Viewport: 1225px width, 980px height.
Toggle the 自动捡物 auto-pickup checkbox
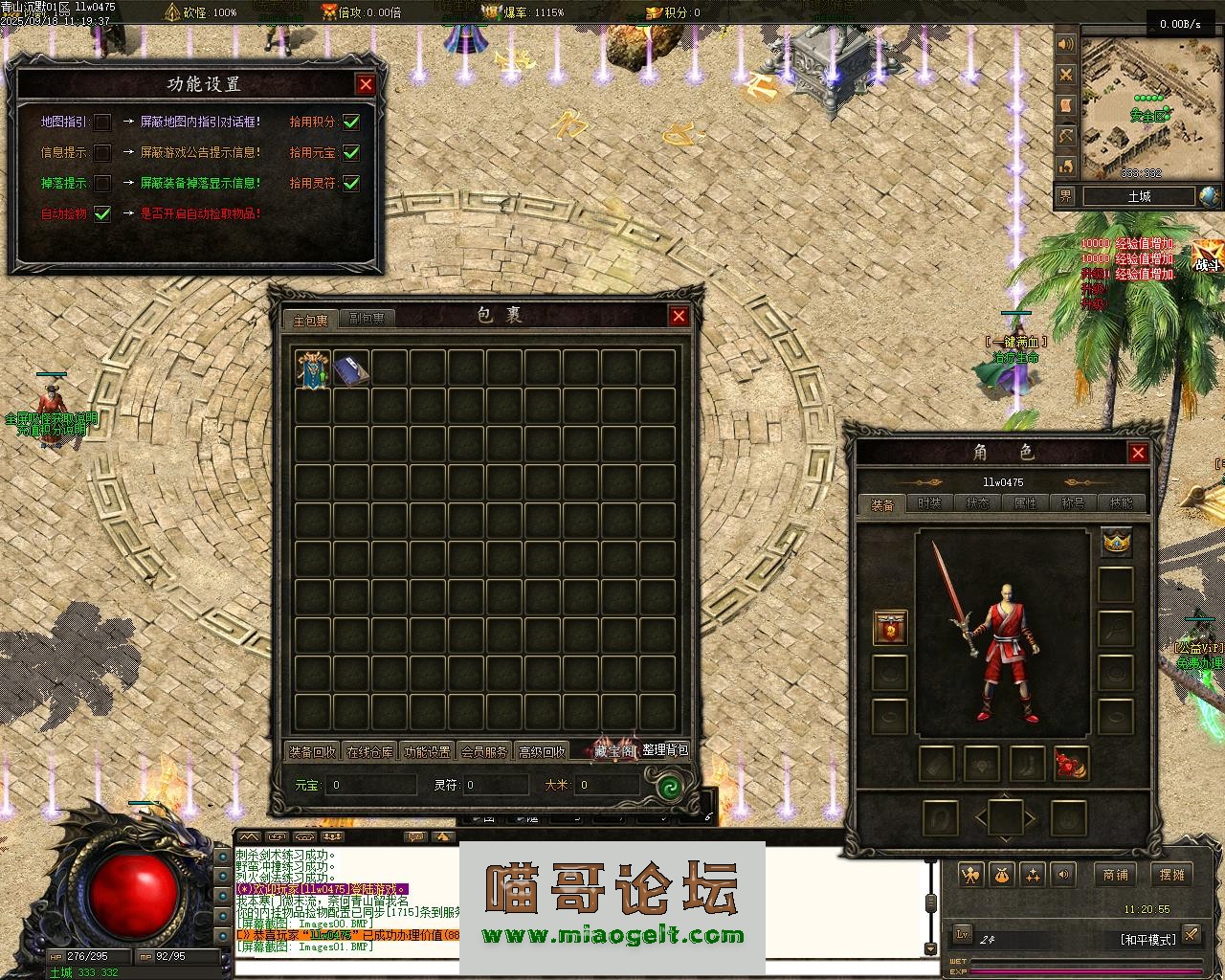pyautogui.click(x=102, y=213)
